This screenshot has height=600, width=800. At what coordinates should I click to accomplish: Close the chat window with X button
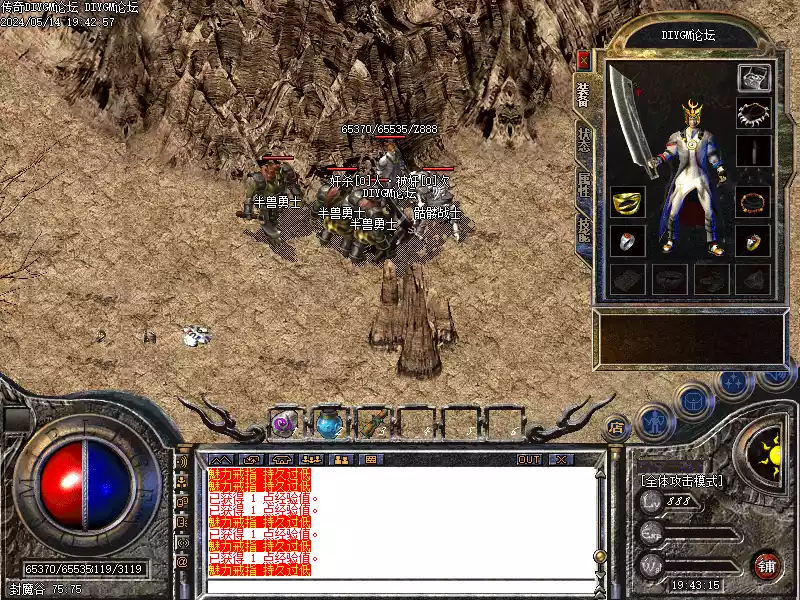pyautogui.click(x=560, y=459)
